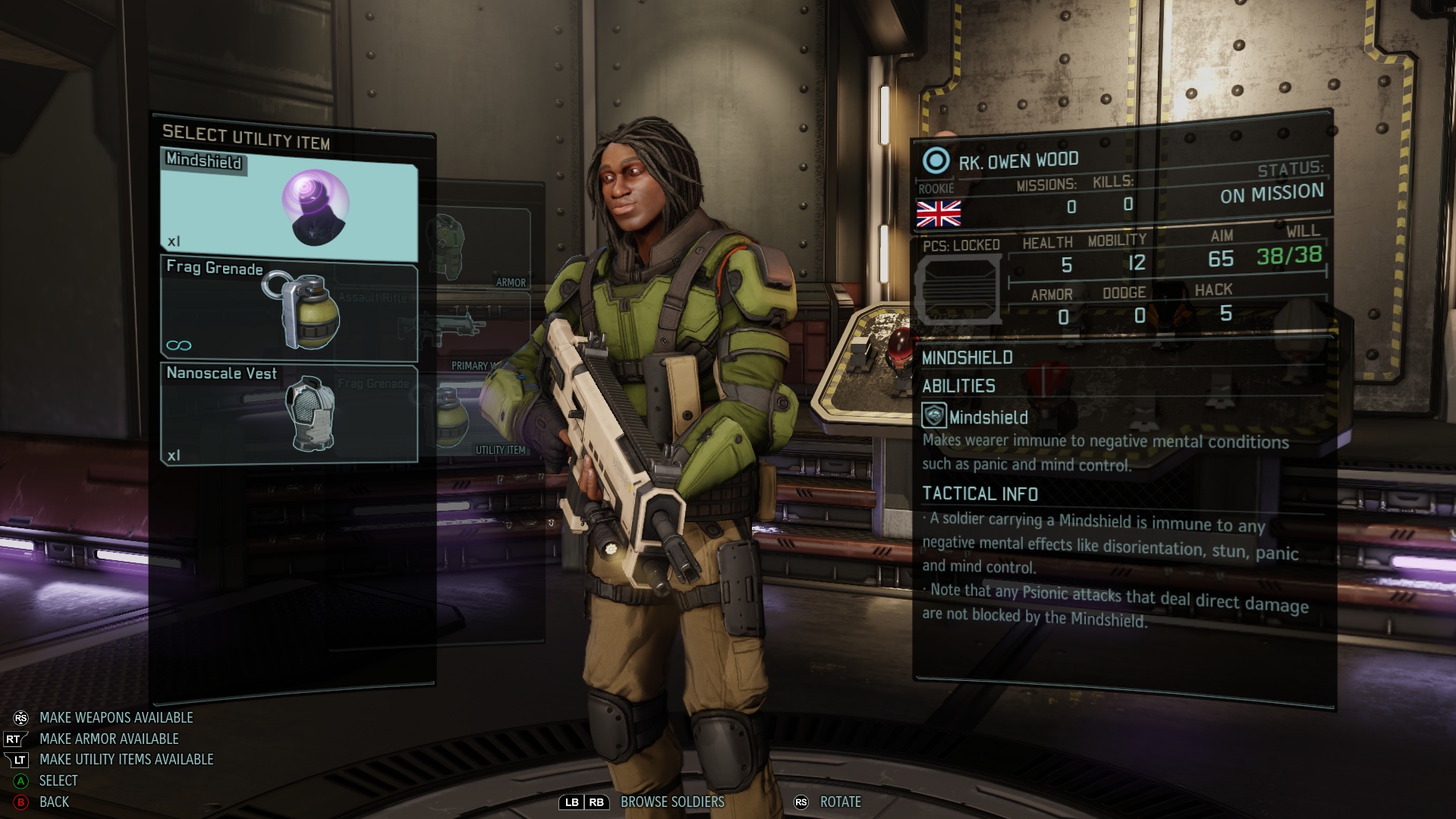Screen dimensions: 1456x819
Task: Go back using the Back option
Action: point(53,802)
